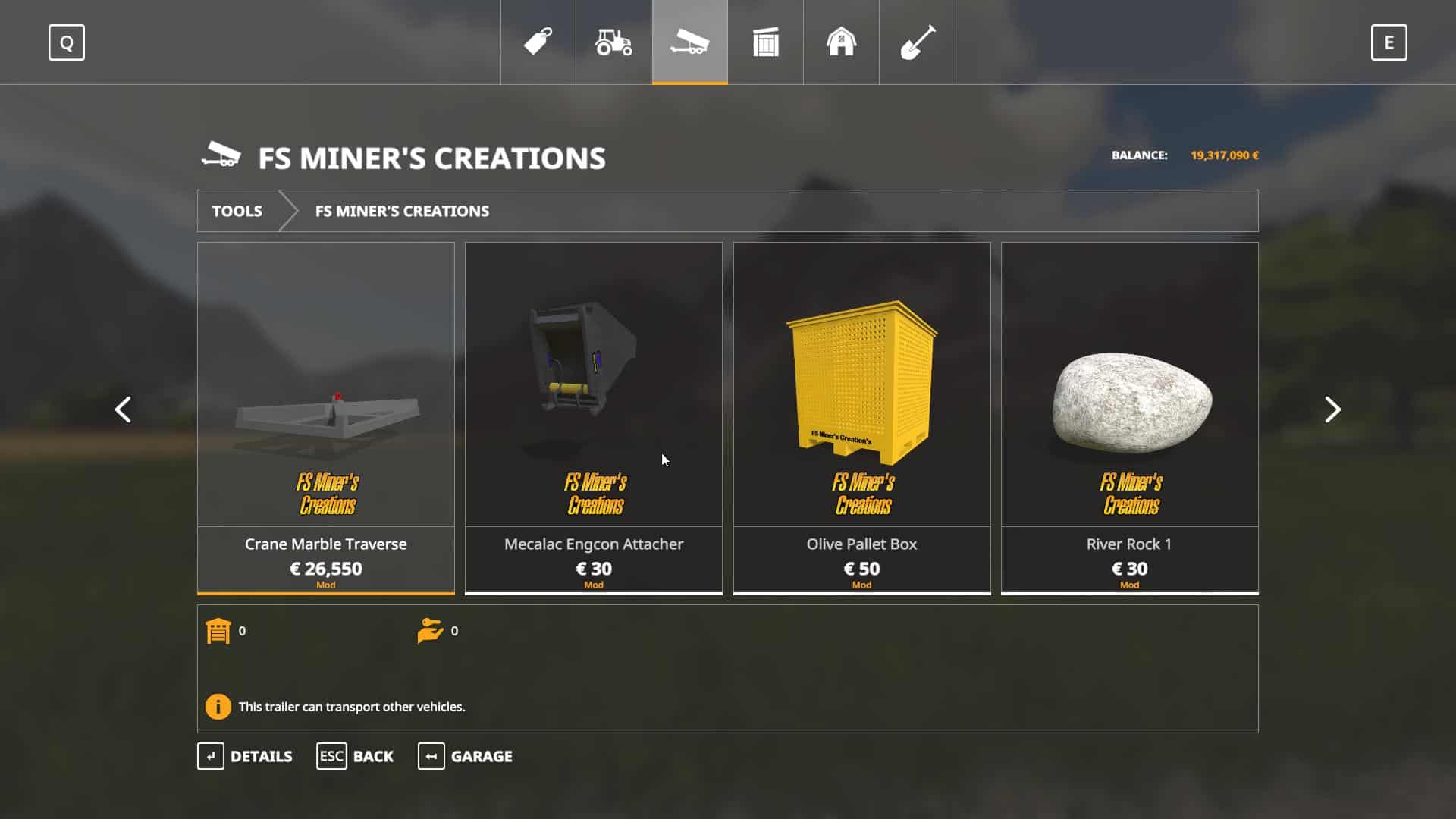Open the pallet objects tab
The height and width of the screenshot is (819, 1456).
pos(765,42)
